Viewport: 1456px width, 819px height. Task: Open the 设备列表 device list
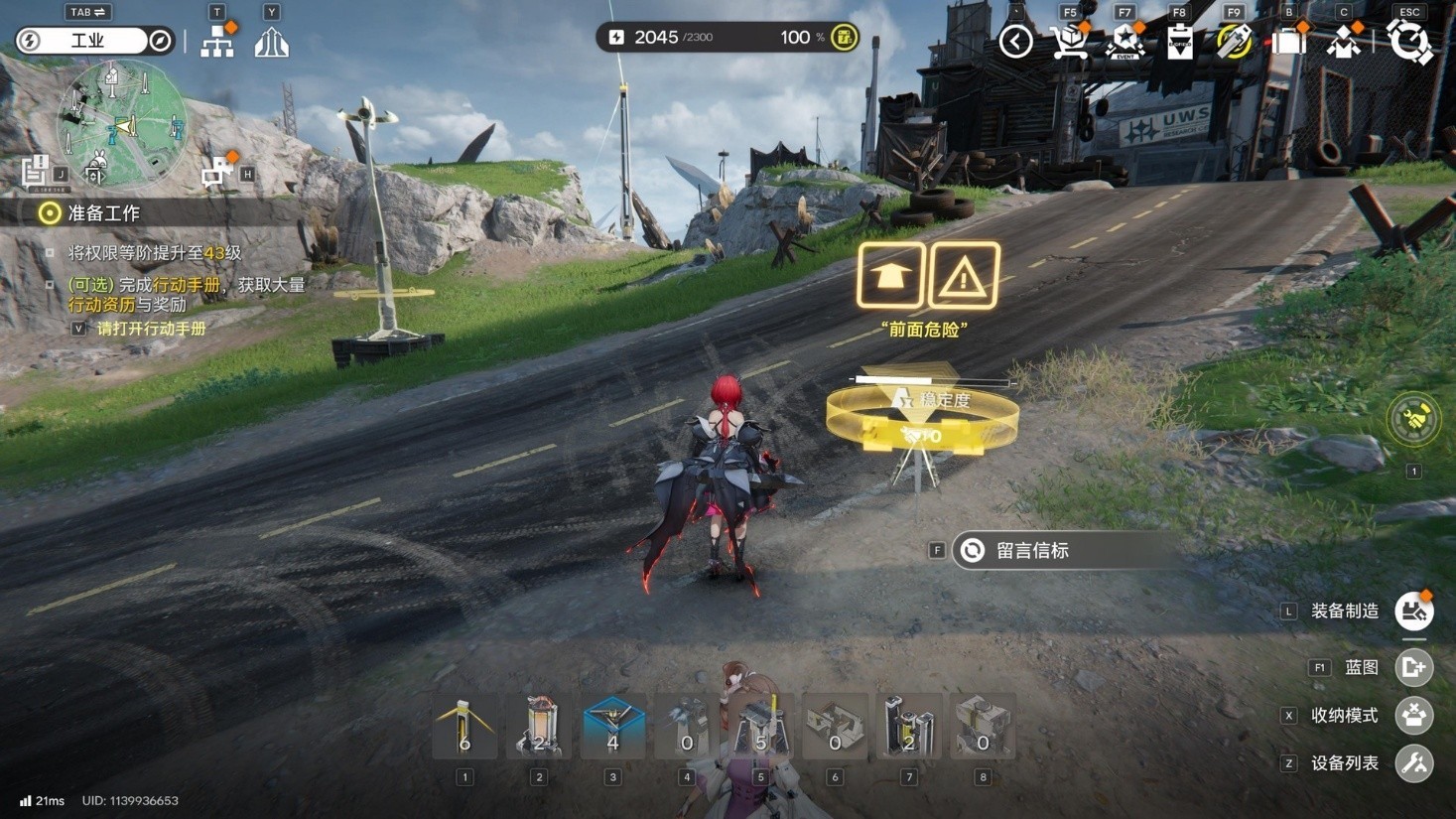coord(1413,763)
